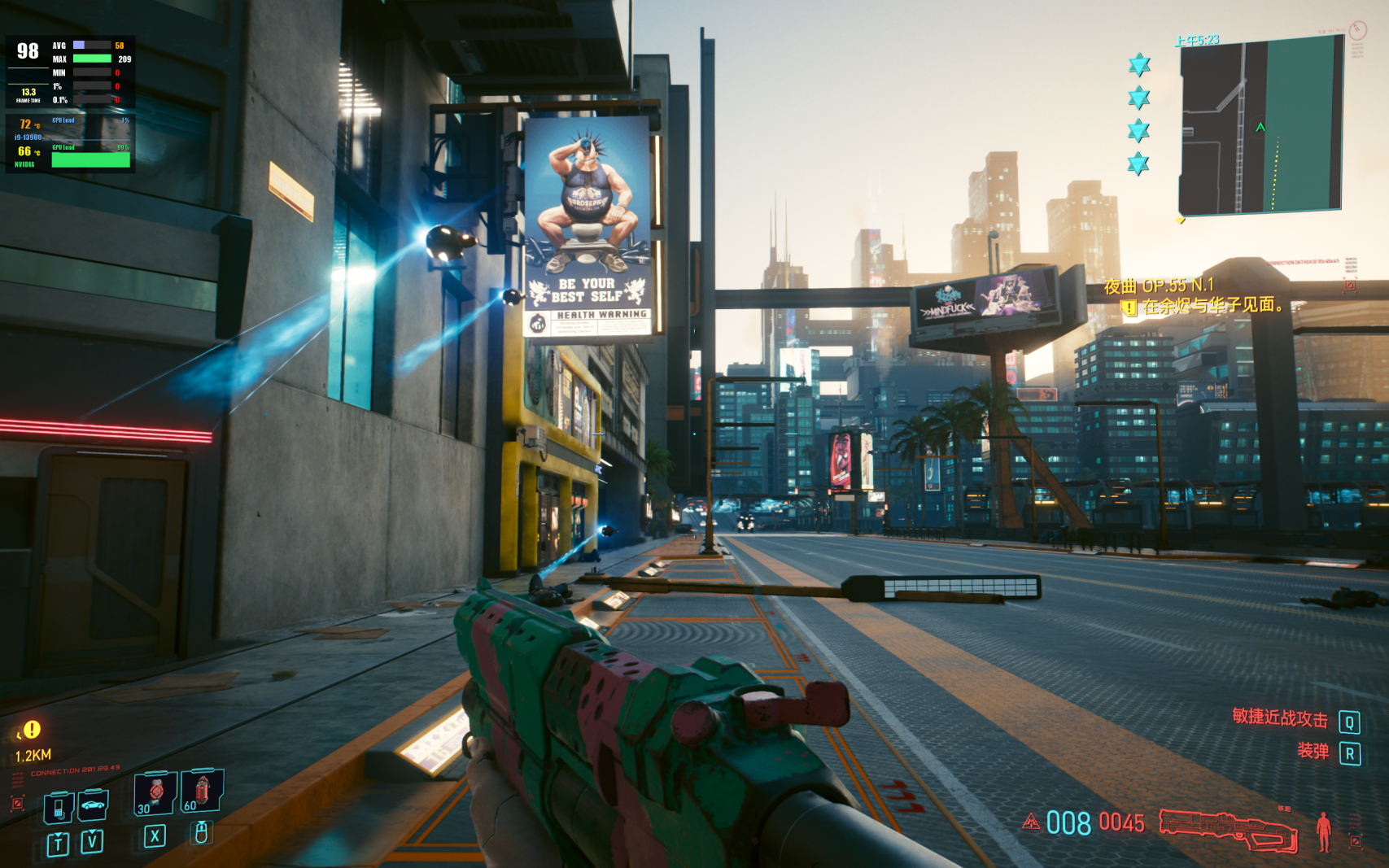Click the equipped shotgun weapon outline
The height and width of the screenshot is (868, 1389).
1228,829
